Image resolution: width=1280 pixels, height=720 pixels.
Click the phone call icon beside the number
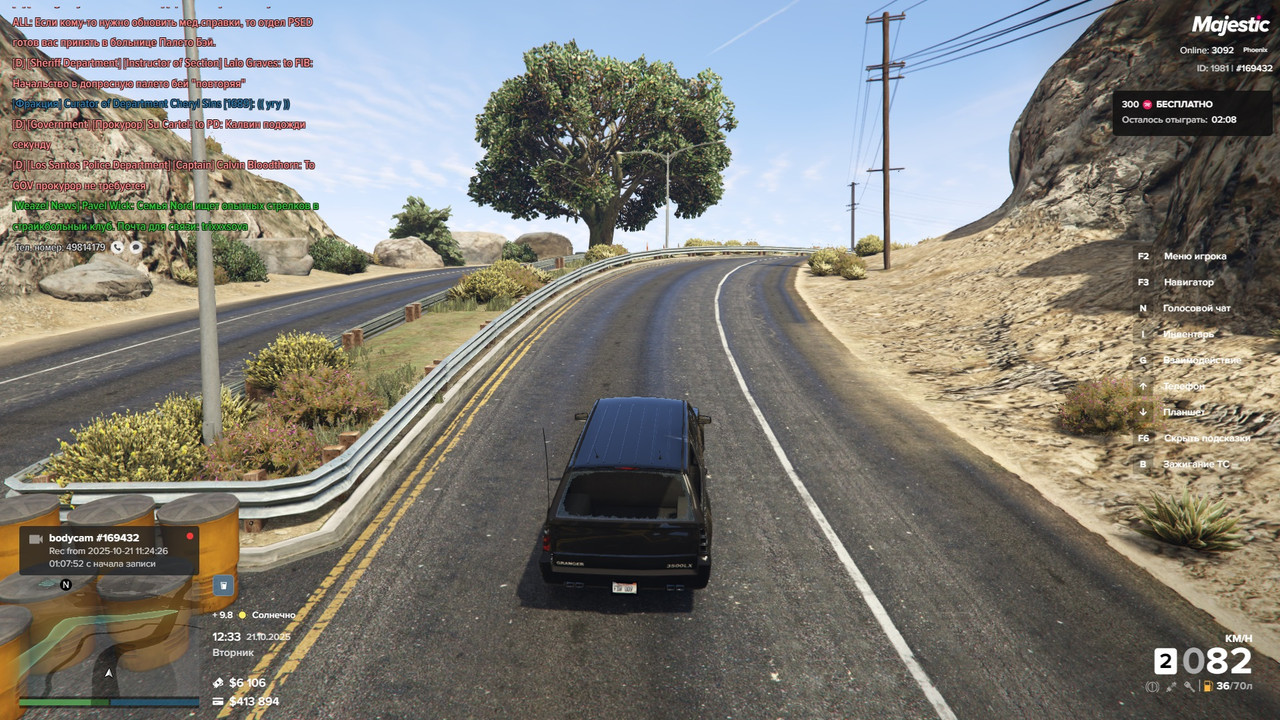[x=118, y=247]
